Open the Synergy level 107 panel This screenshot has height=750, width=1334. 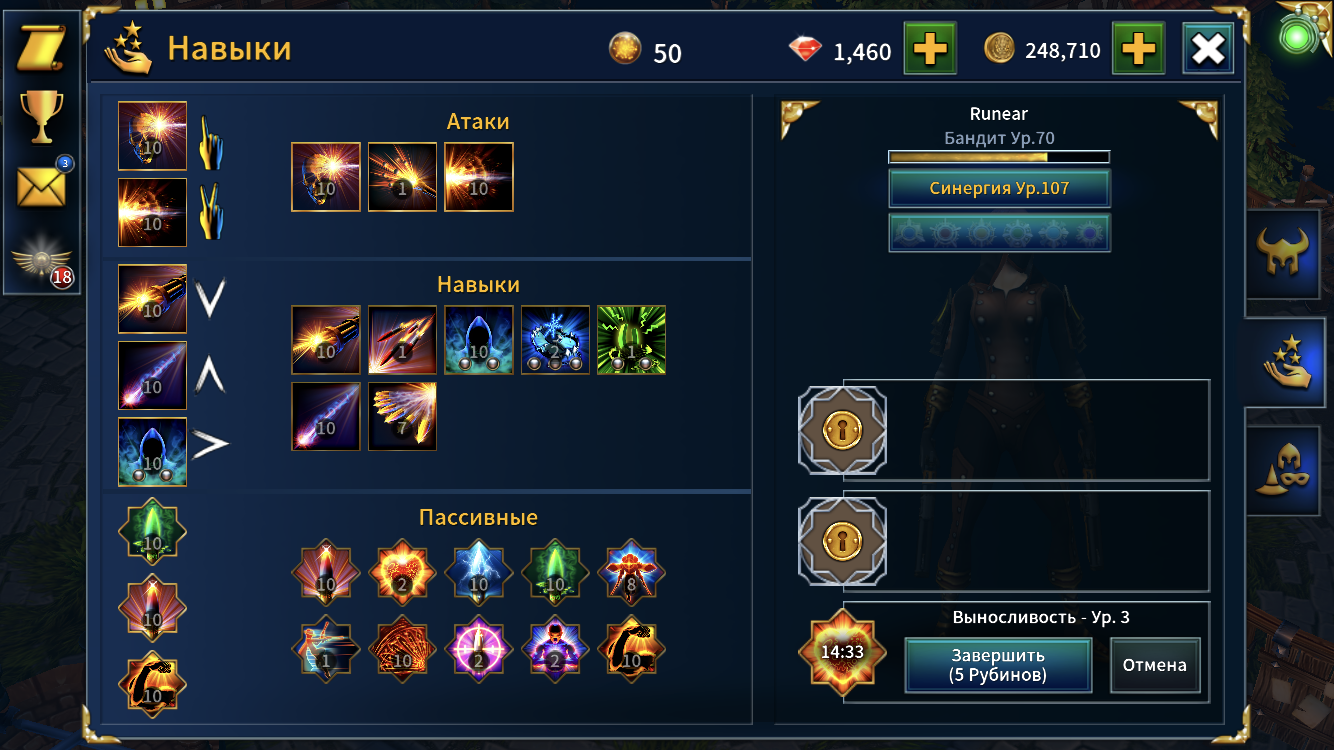pos(999,188)
